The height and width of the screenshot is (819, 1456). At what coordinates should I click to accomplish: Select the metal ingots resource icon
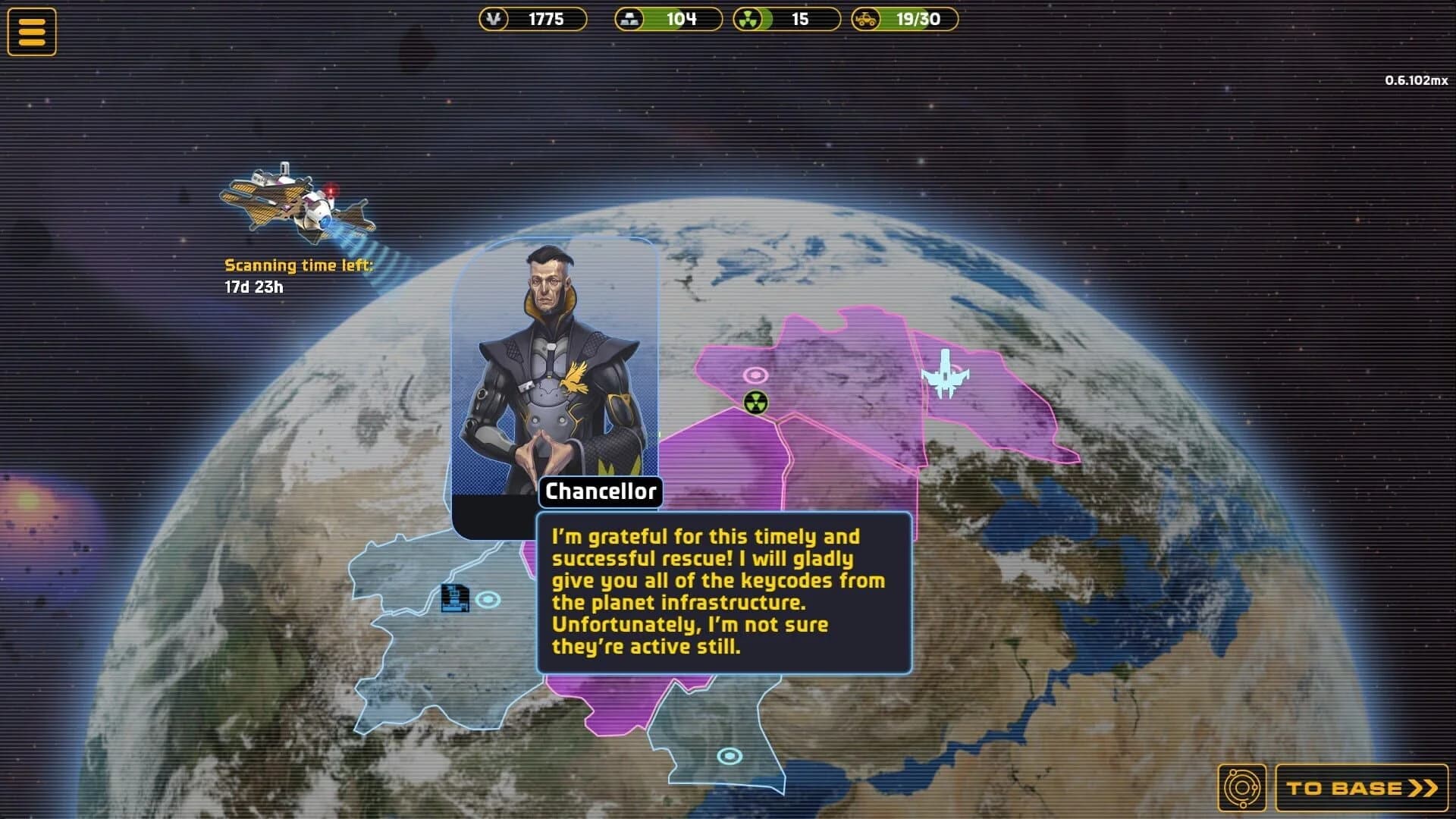[629, 20]
